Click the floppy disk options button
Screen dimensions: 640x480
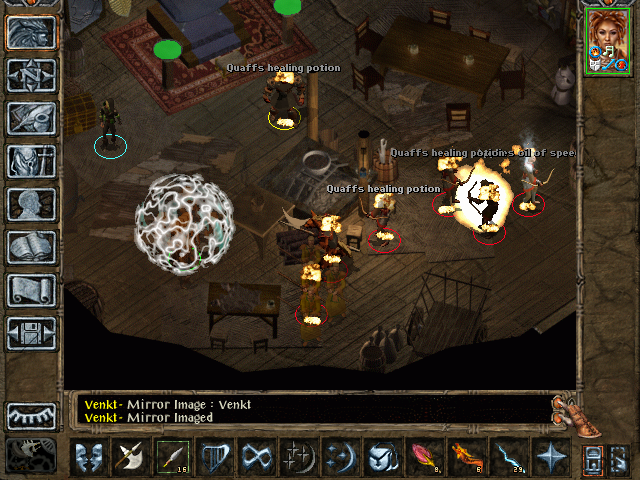coord(31,333)
